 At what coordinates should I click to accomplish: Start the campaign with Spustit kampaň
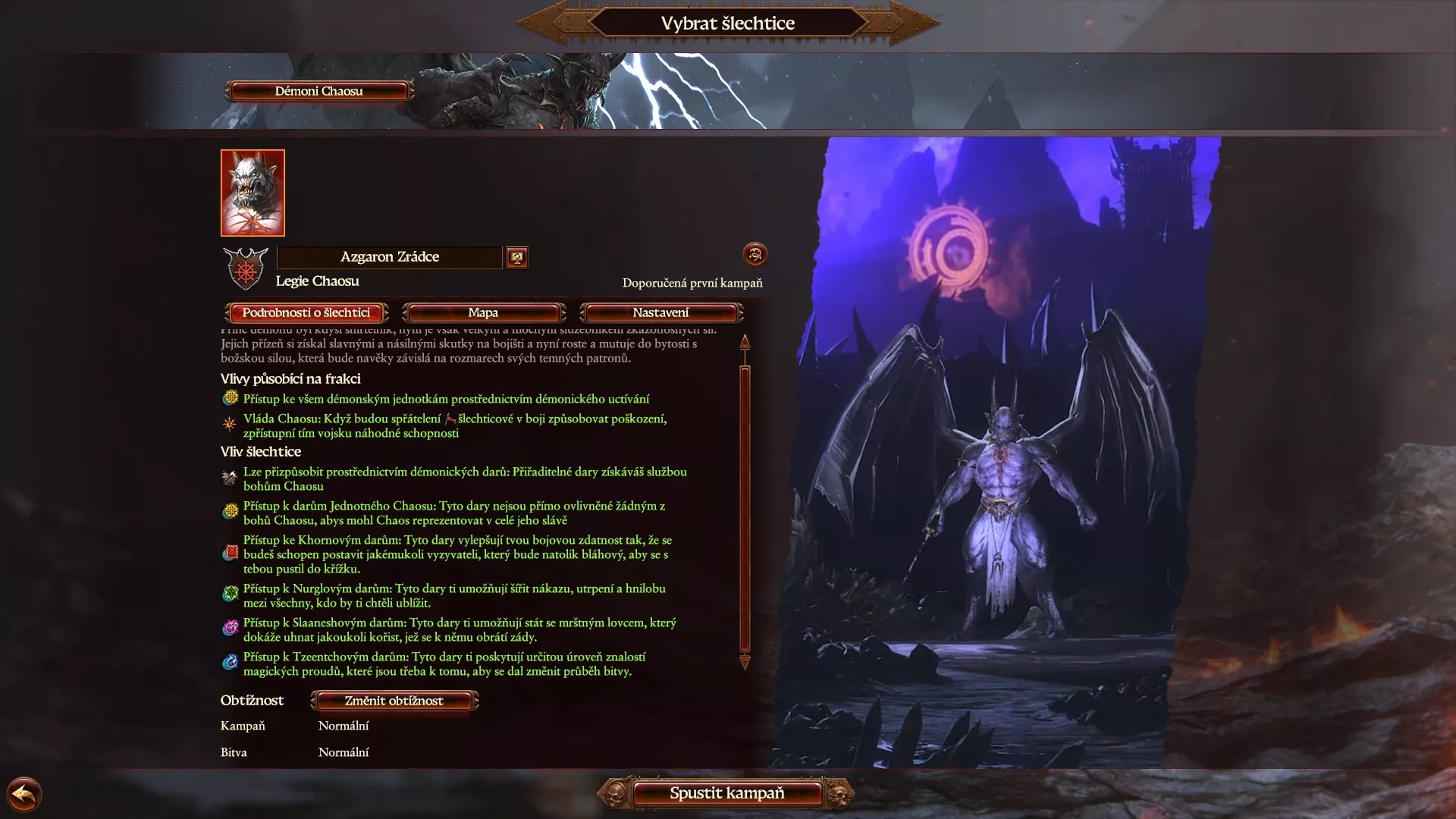(726, 793)
